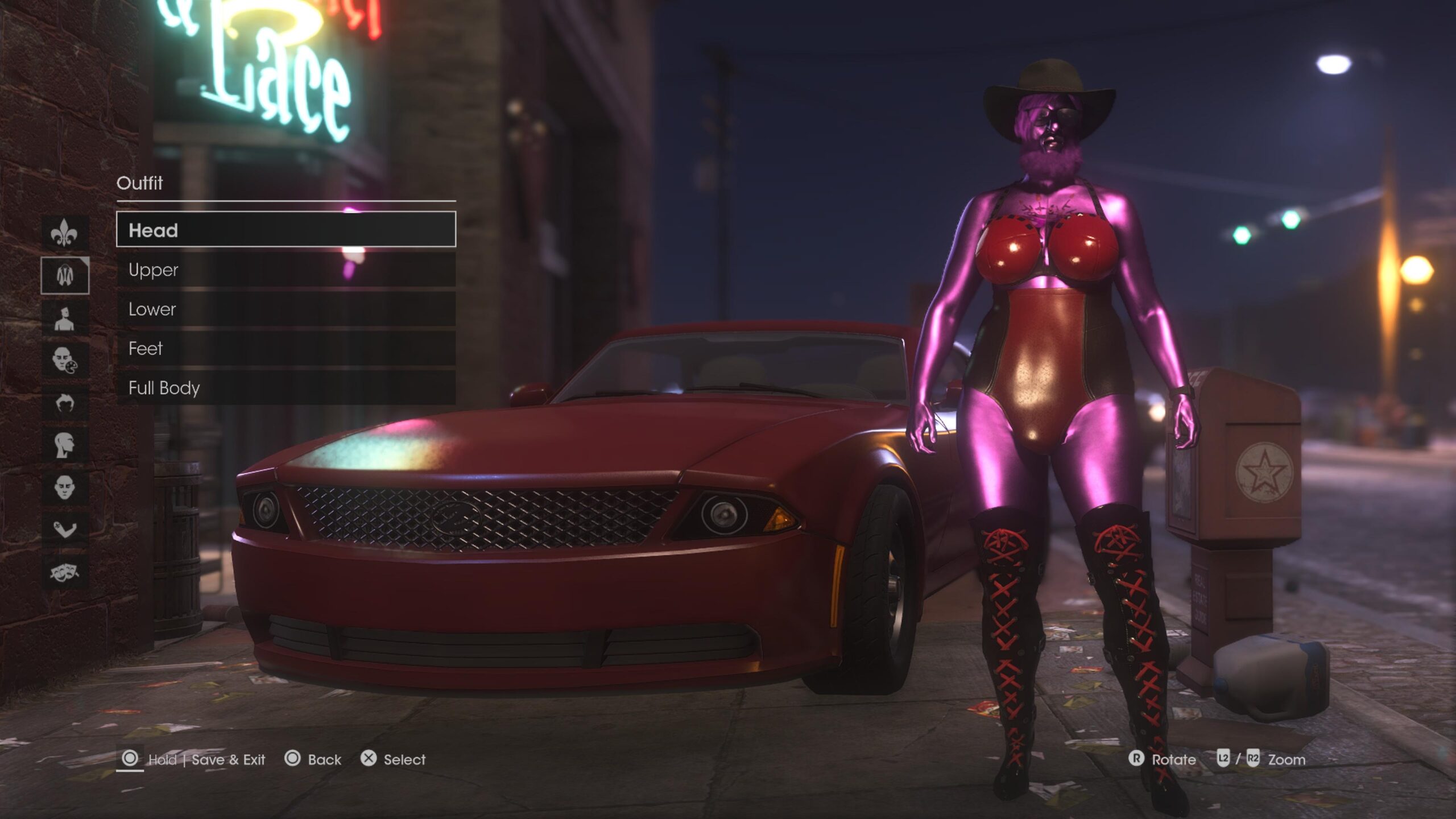Screen dimensions: 1456x819
Task: Switch to the torso body tab
Action: click(65, 318)
